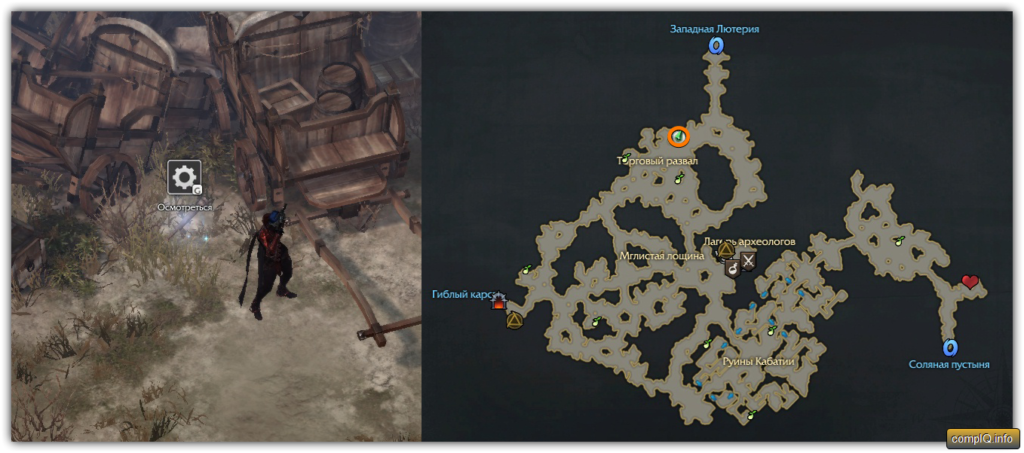Select the Соляная пустыня portal marker

pyautogui.click(x=950, y=348)
